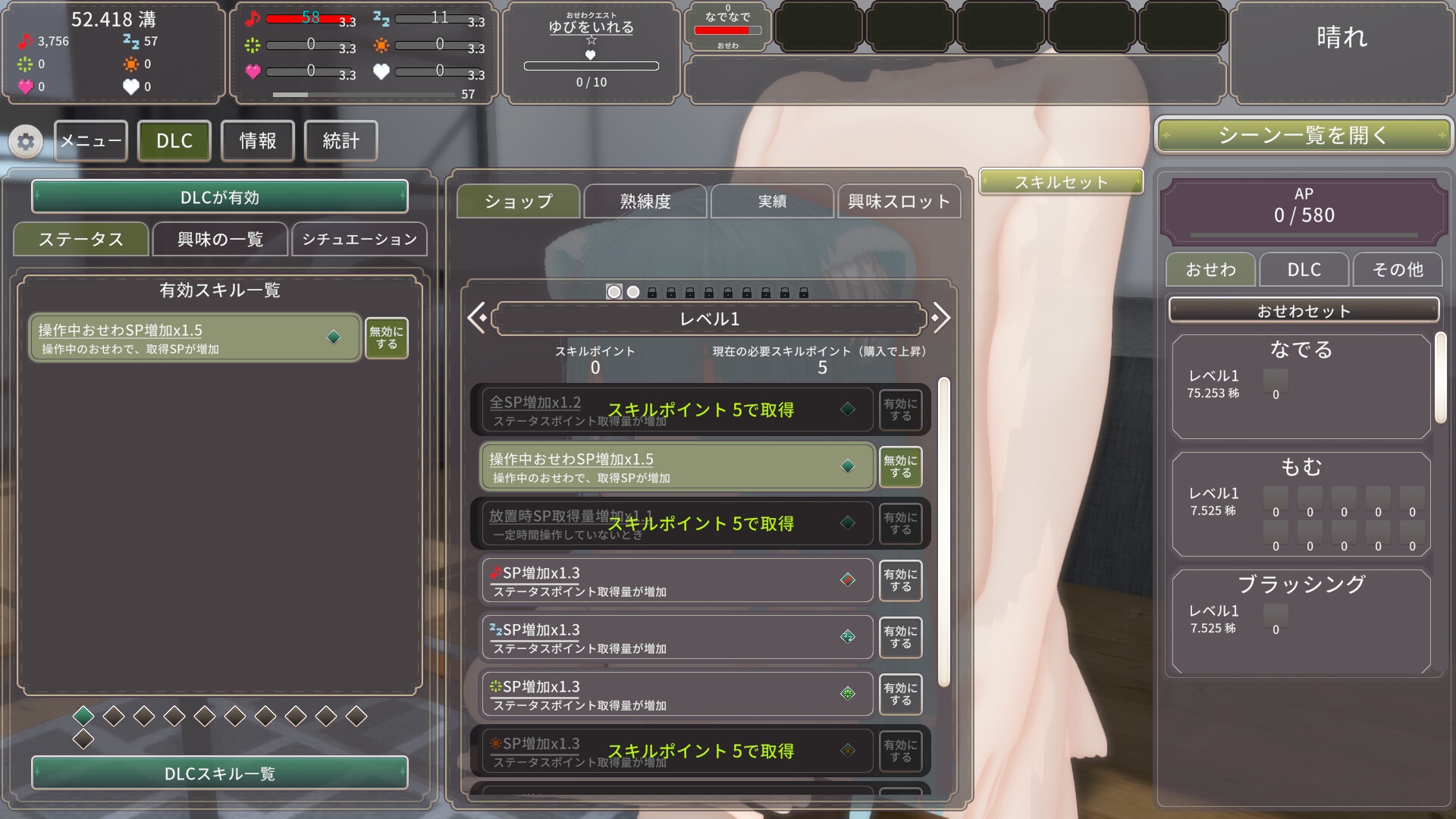Screen dimensions: 1456x819
Task: Open the 情報 info panel
Action: (x=258, y=141)
